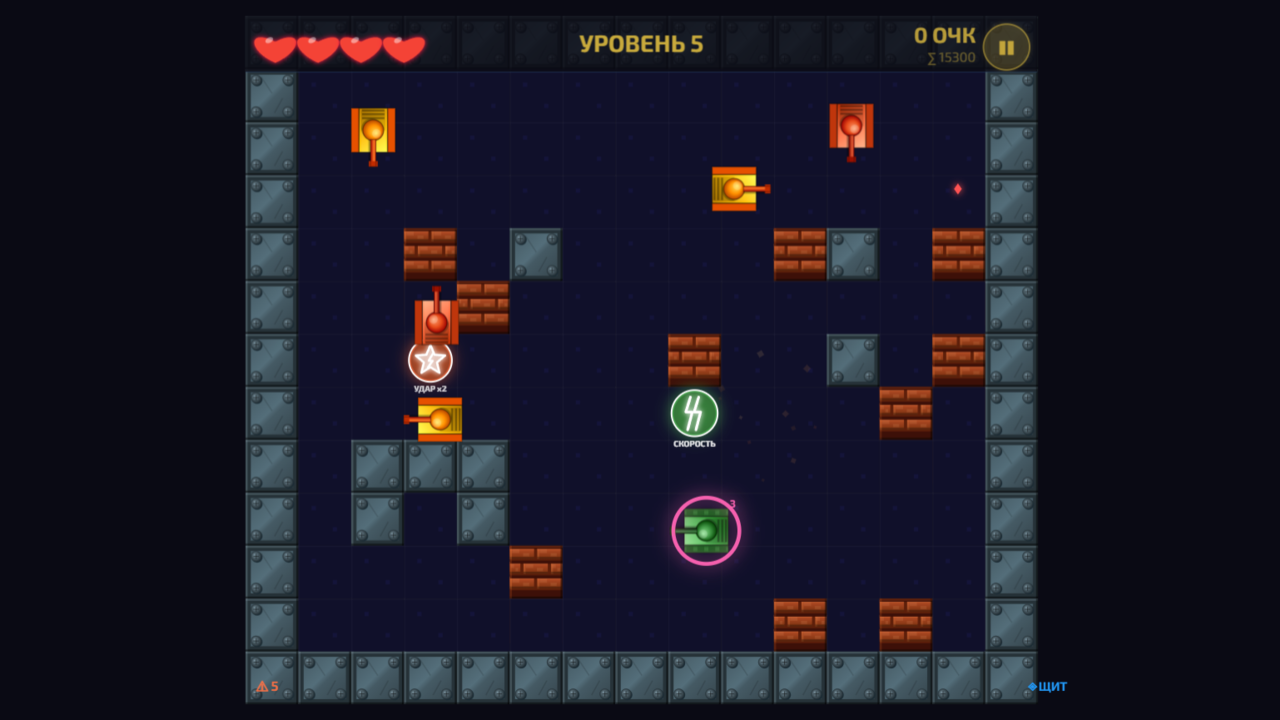Open the УРОВЕНЬ 5 header

point(641,44)
